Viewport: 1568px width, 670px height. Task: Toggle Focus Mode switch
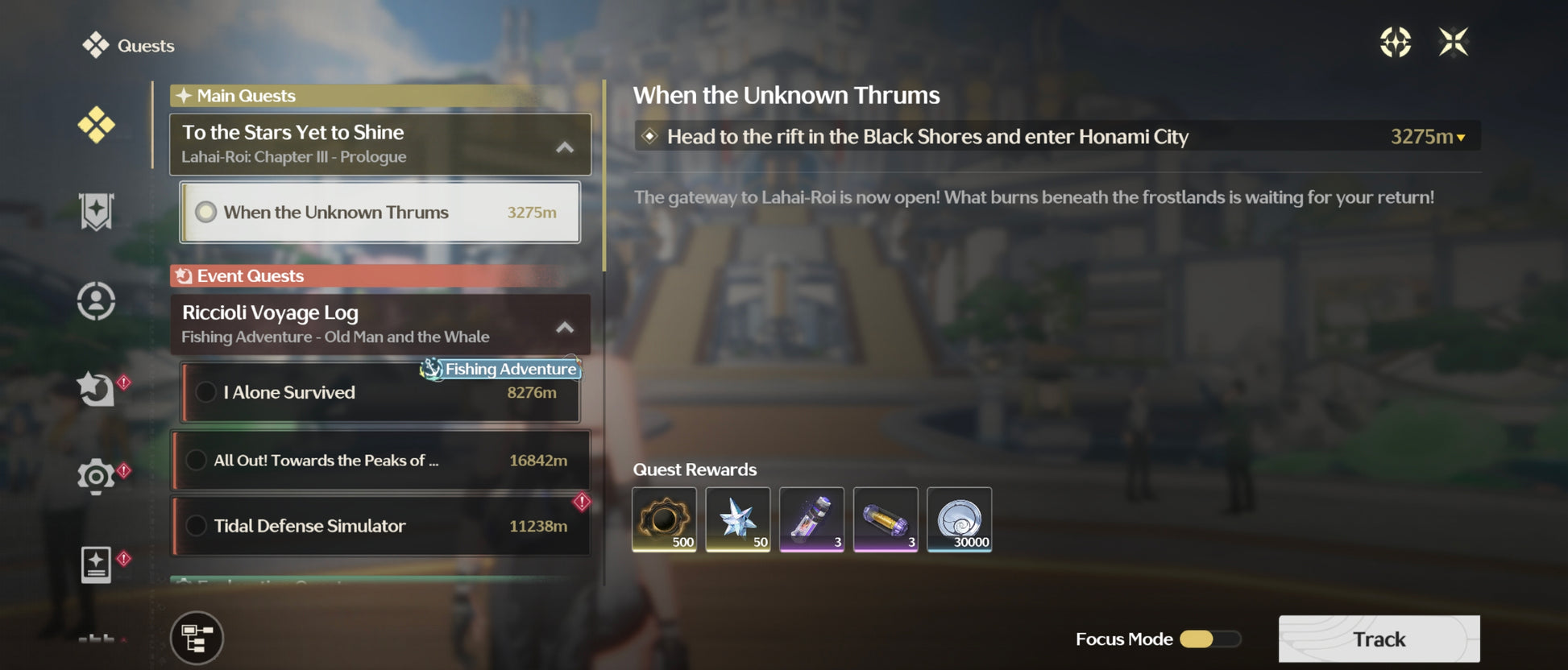click(x=1209, y=639)
